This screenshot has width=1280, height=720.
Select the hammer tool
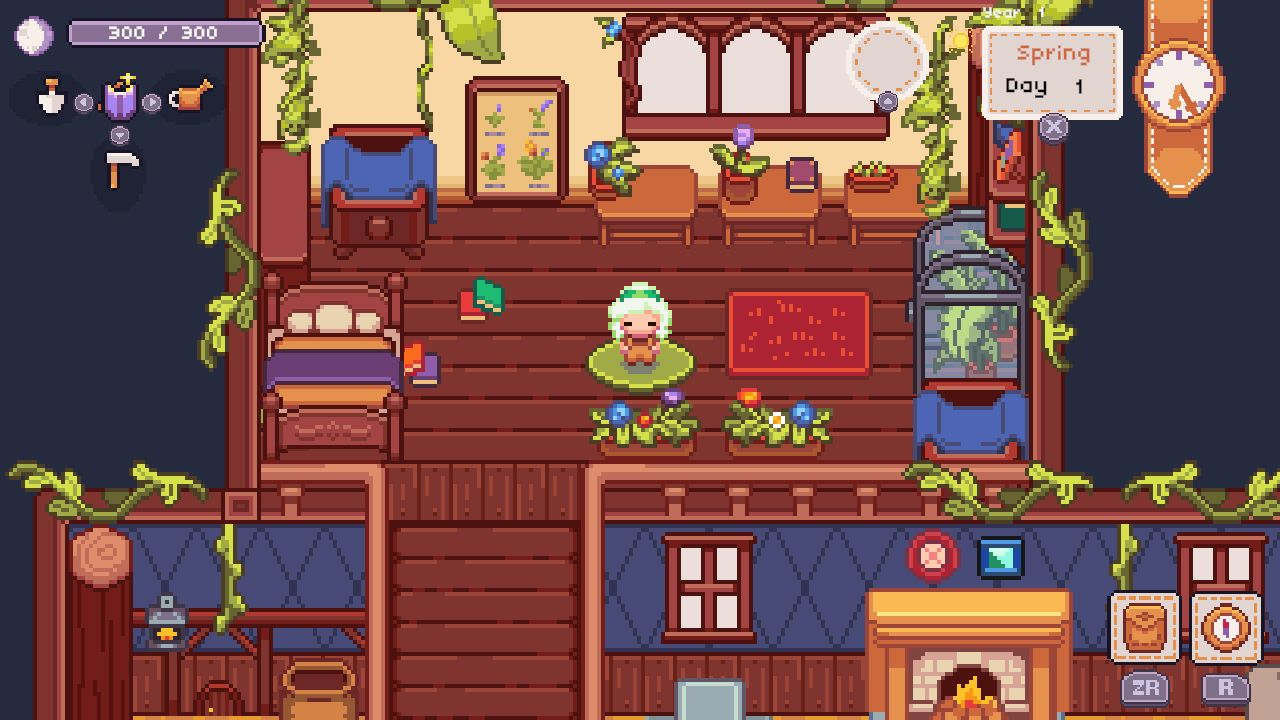click(x=122, y=166)
